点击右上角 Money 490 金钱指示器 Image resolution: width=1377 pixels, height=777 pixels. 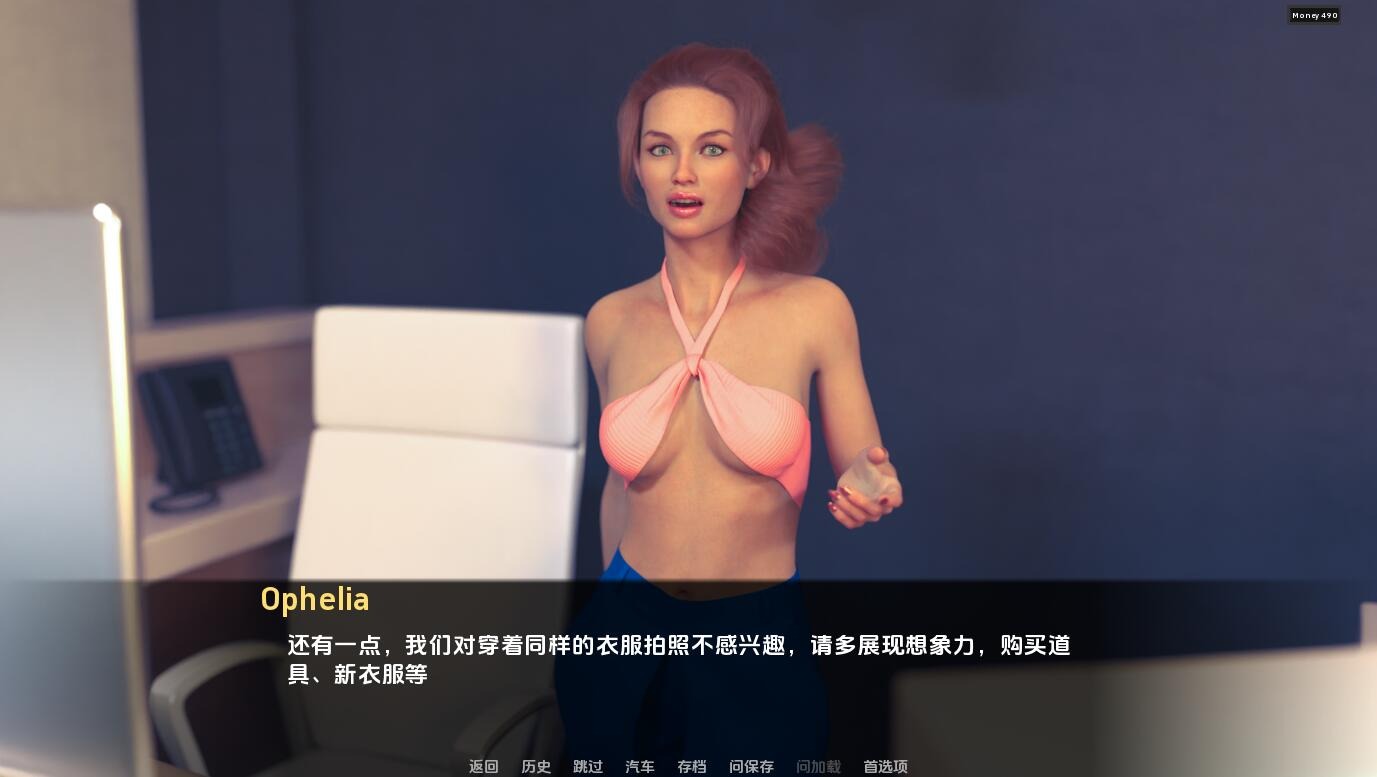(1314, 15)
